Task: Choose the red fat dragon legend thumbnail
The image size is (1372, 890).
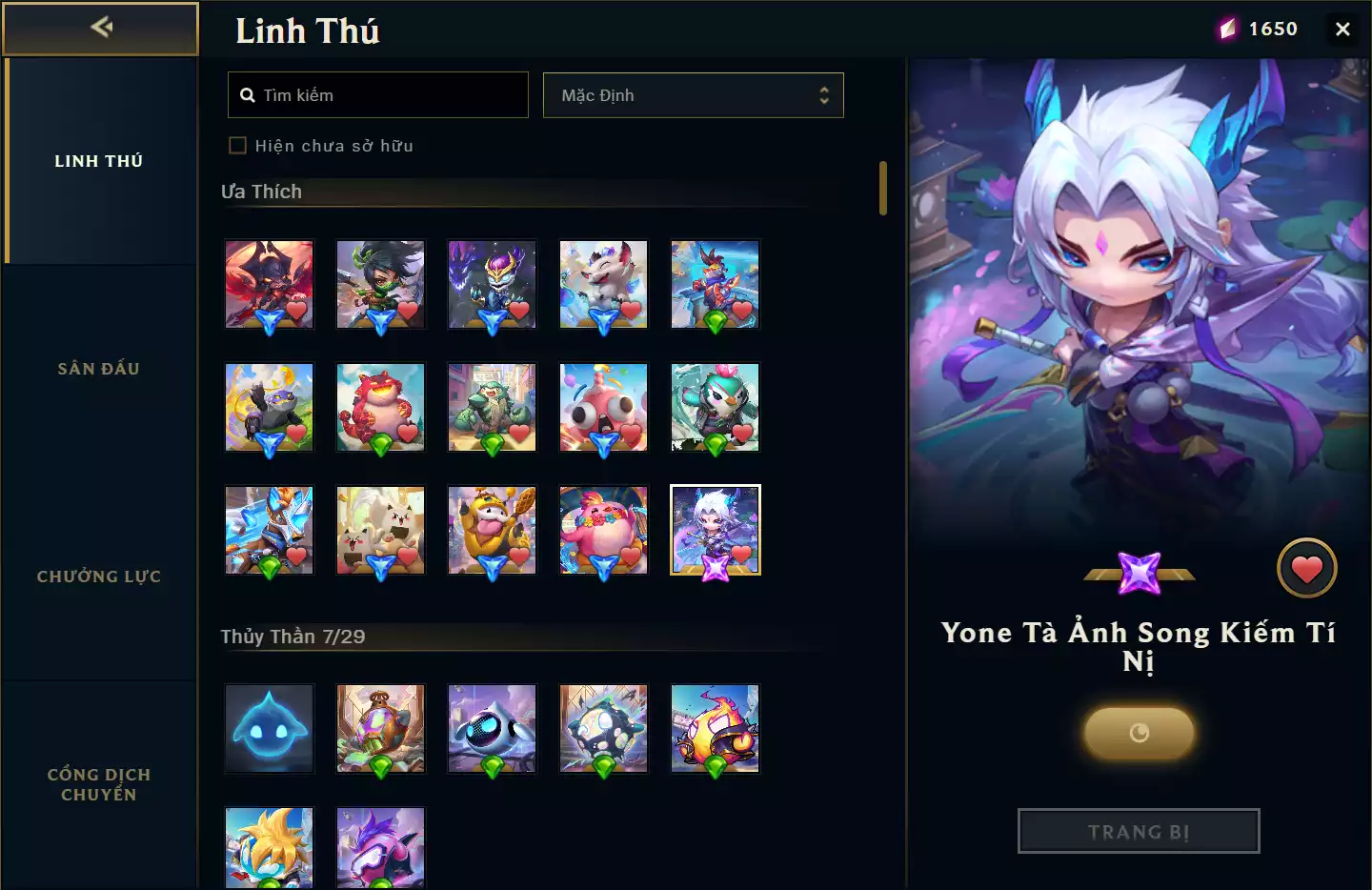Action: 380,407
